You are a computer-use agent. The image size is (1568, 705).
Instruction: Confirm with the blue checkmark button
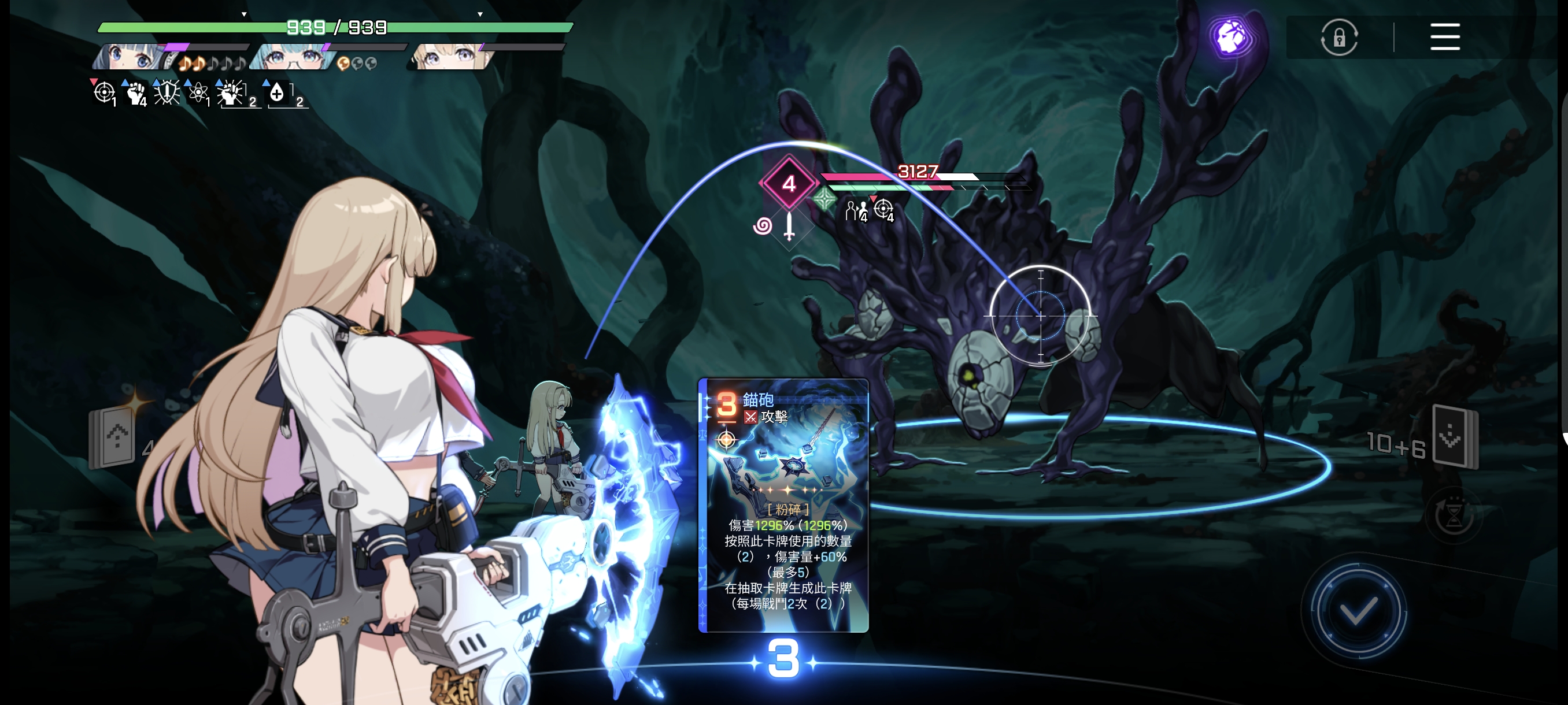(x=1358, y=610)
